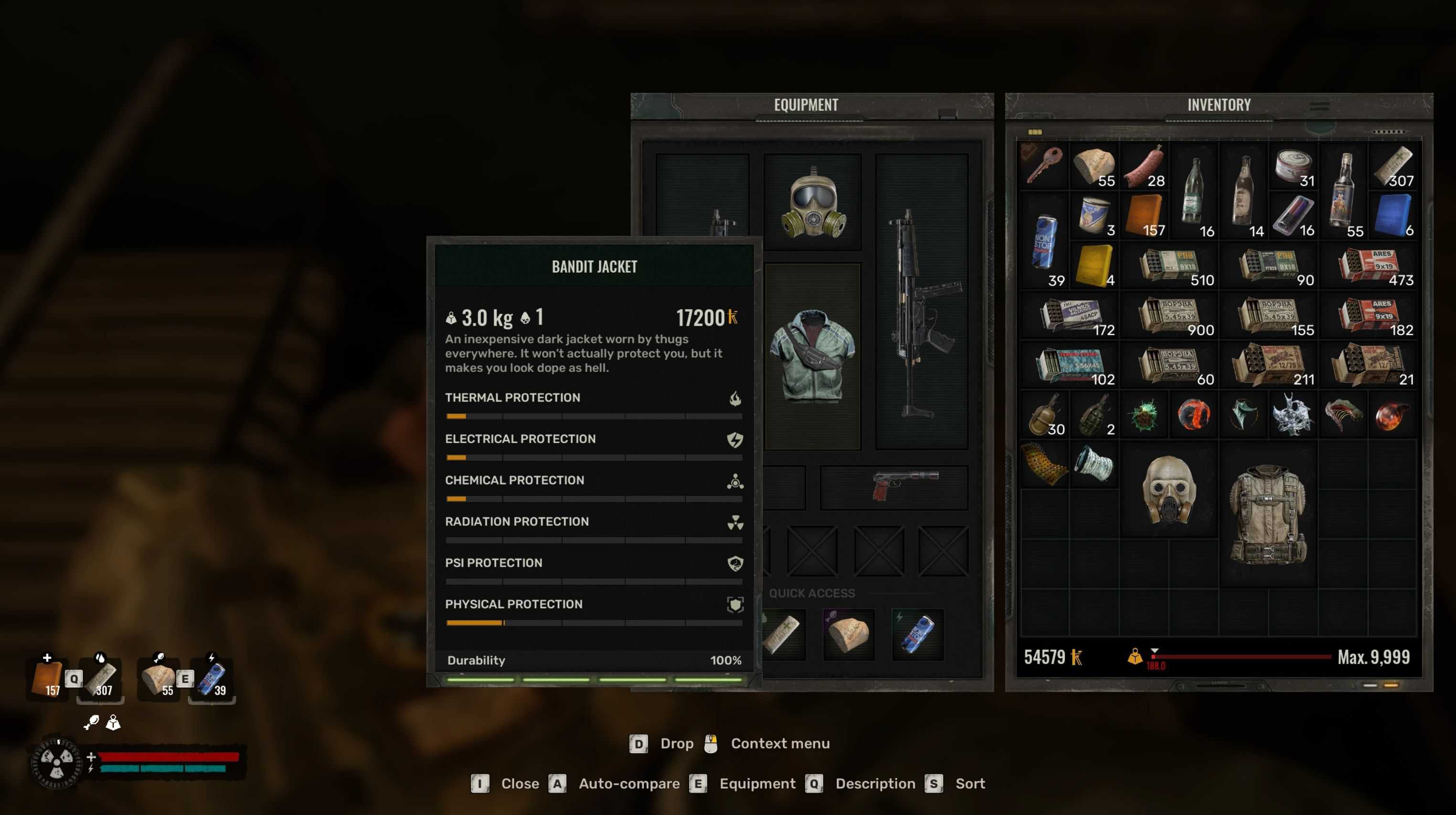This screenshot has width=1456, height=815.
Task: Choose the equipped submachine gun slot
Action: pos(921,302)
